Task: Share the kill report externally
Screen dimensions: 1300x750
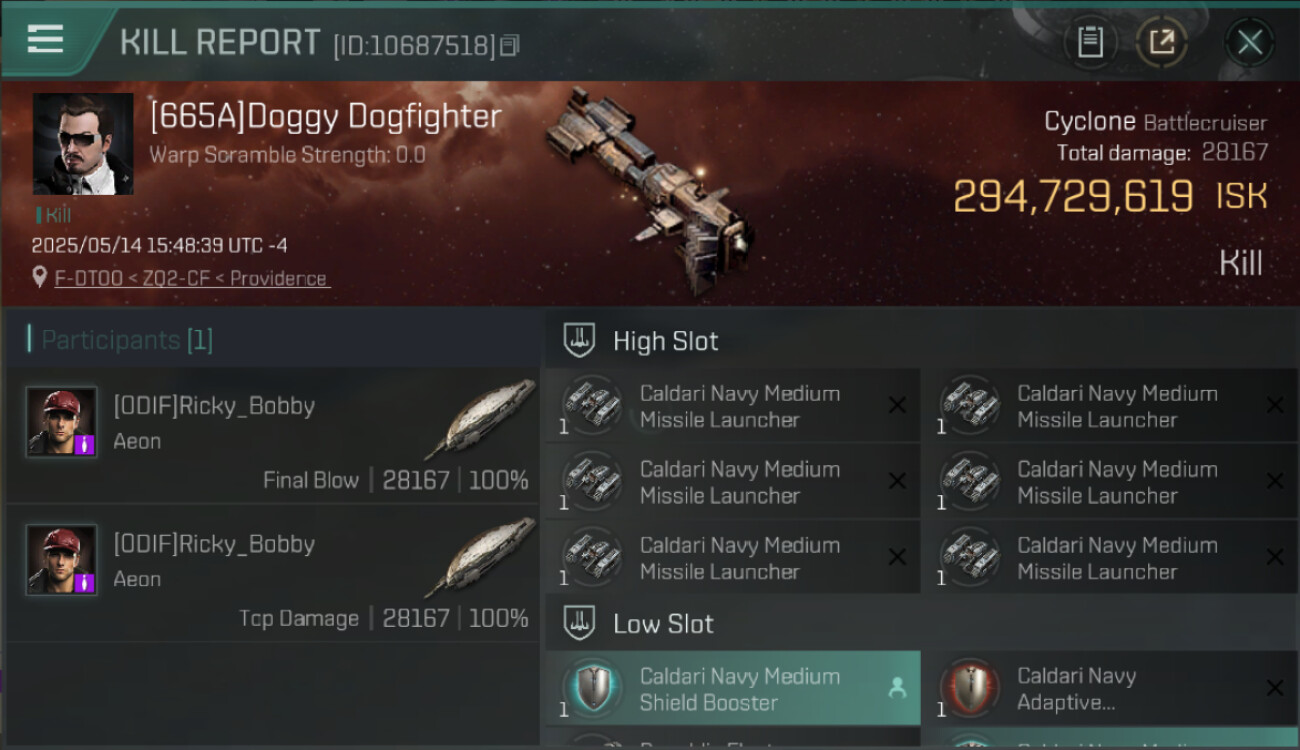Action: [x=1161, y=42]
